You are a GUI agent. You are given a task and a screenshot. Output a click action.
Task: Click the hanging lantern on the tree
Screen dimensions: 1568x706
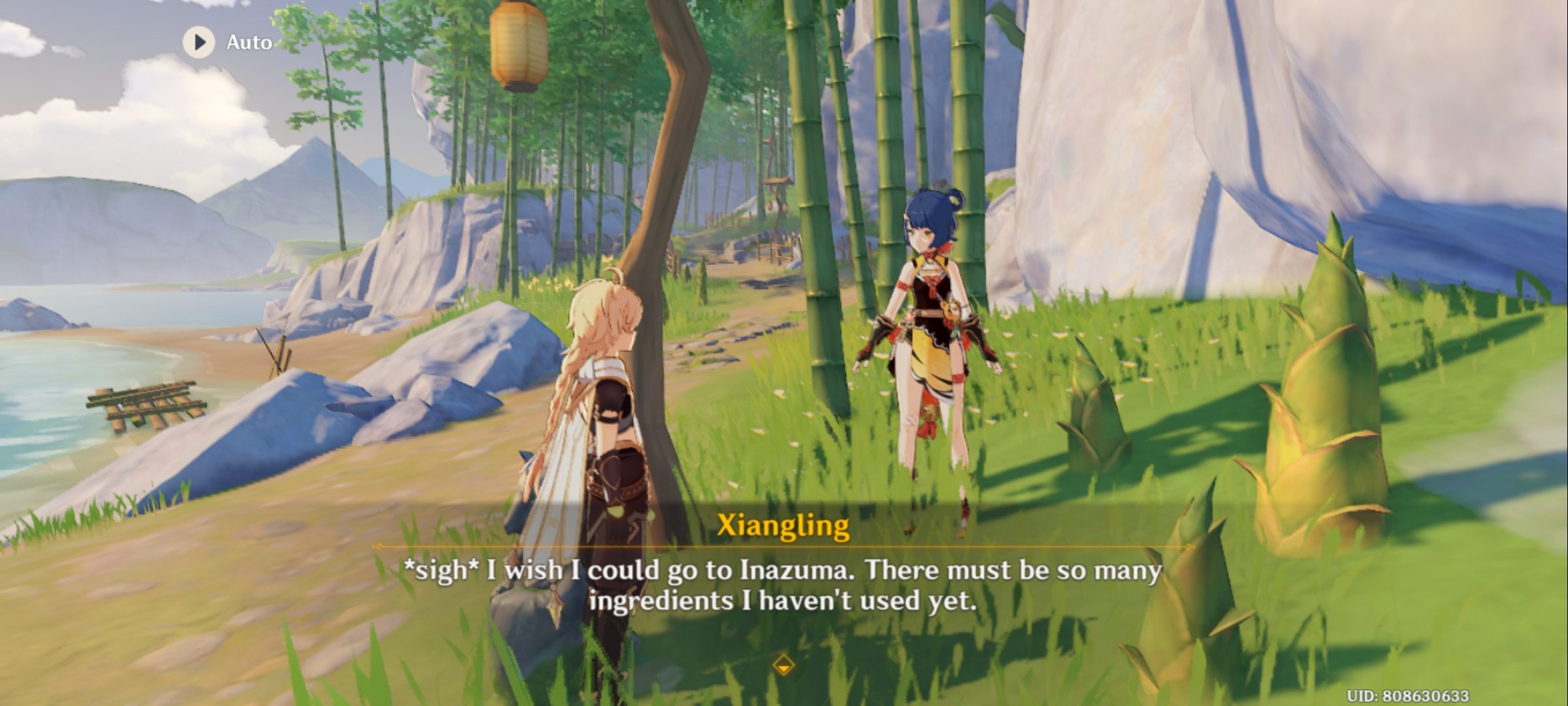point(518,44)
